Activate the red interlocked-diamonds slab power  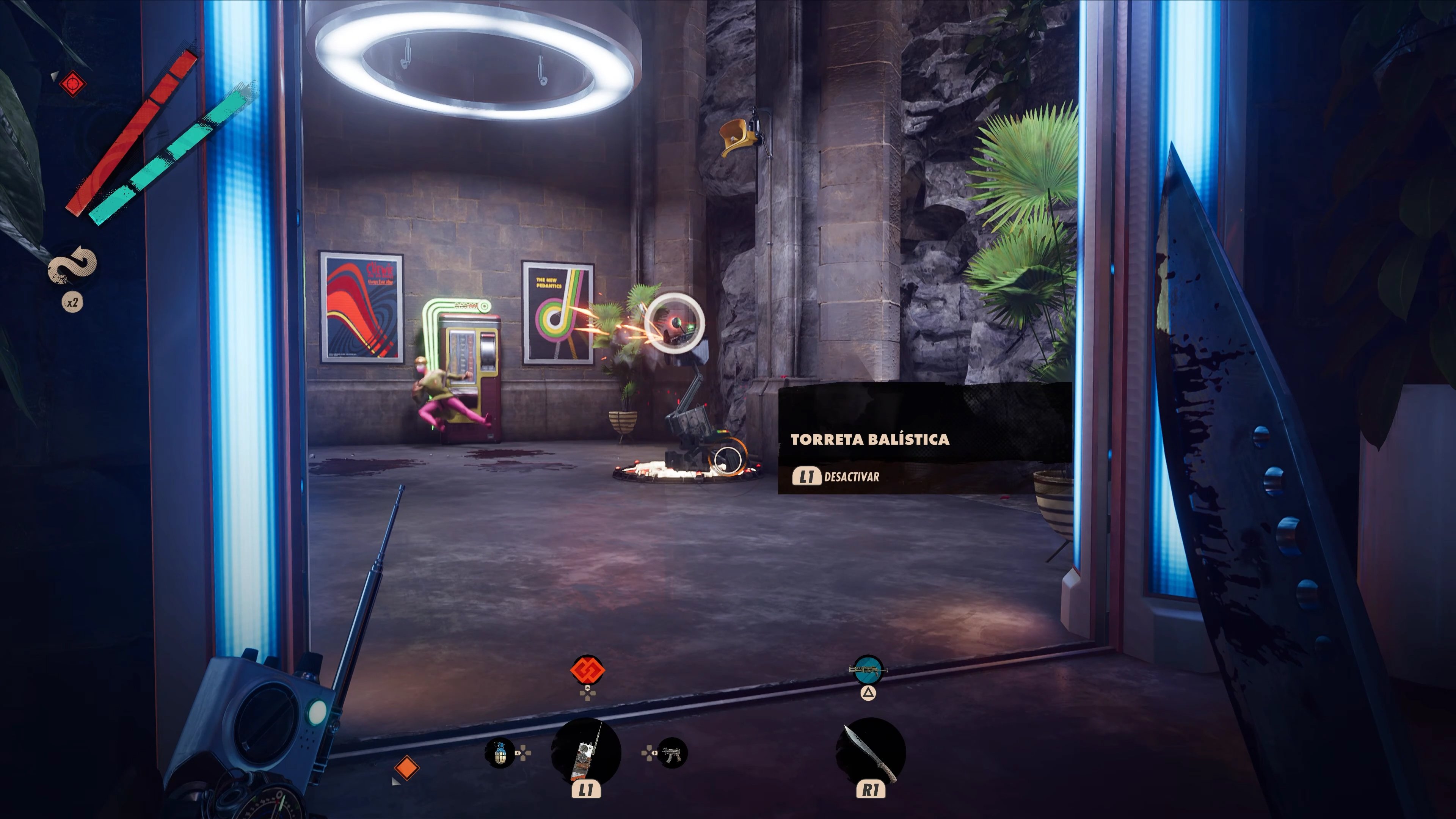click(x=587, y=670)
